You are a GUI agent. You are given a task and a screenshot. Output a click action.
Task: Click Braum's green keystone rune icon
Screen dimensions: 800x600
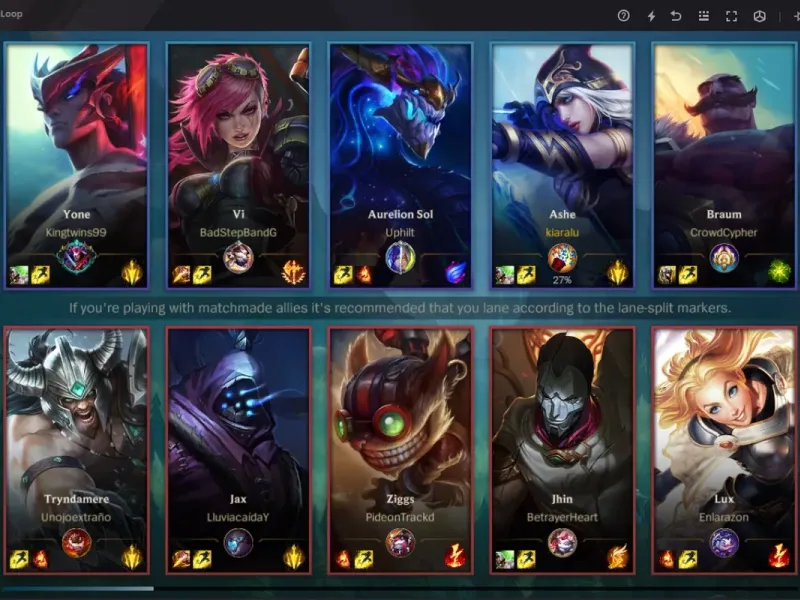tap(779, 273)
